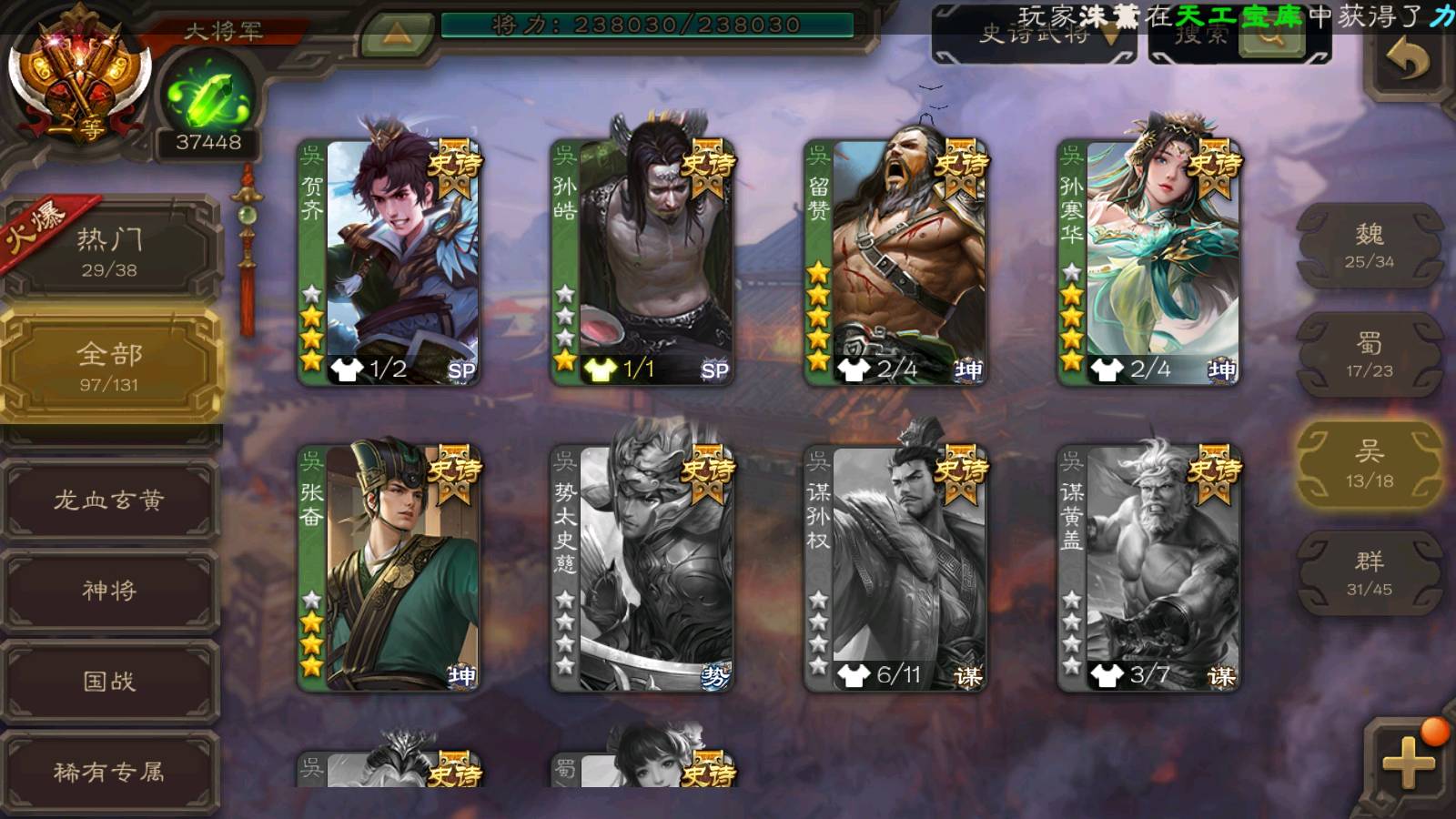Viewport: 1456px width, 819px height.
Task: Open the 龙血玄黄 category
Action: [110, 500]
